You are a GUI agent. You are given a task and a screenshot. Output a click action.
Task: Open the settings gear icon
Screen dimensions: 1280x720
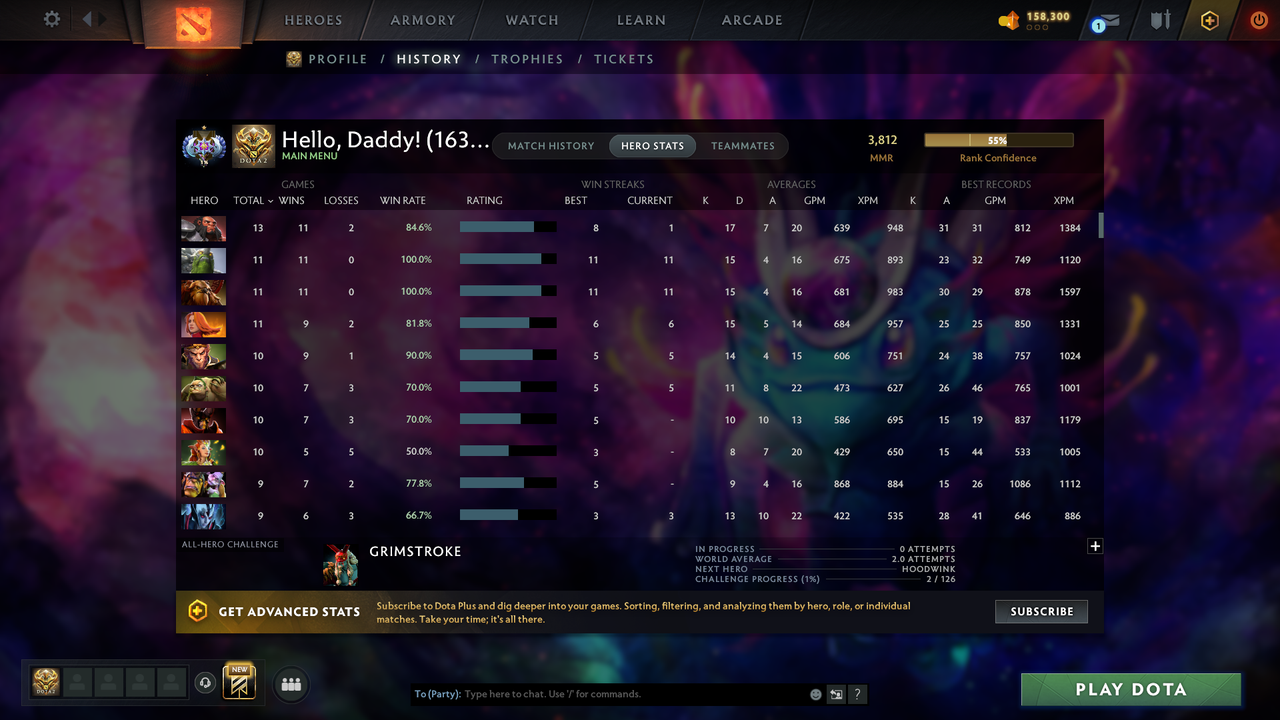coord(53,18)
